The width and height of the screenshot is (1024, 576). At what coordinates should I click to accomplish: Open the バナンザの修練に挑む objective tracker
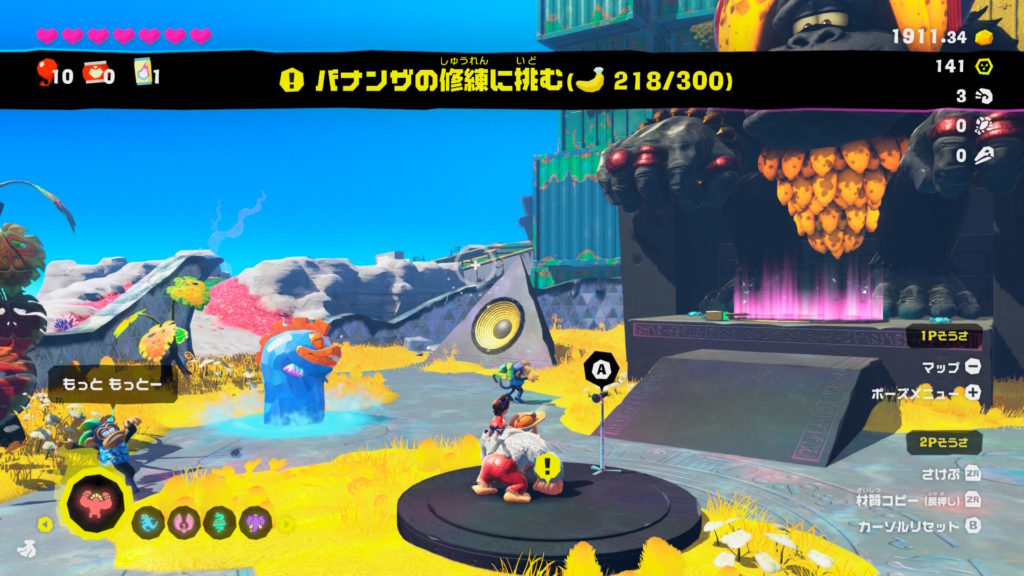coord(510,81)
